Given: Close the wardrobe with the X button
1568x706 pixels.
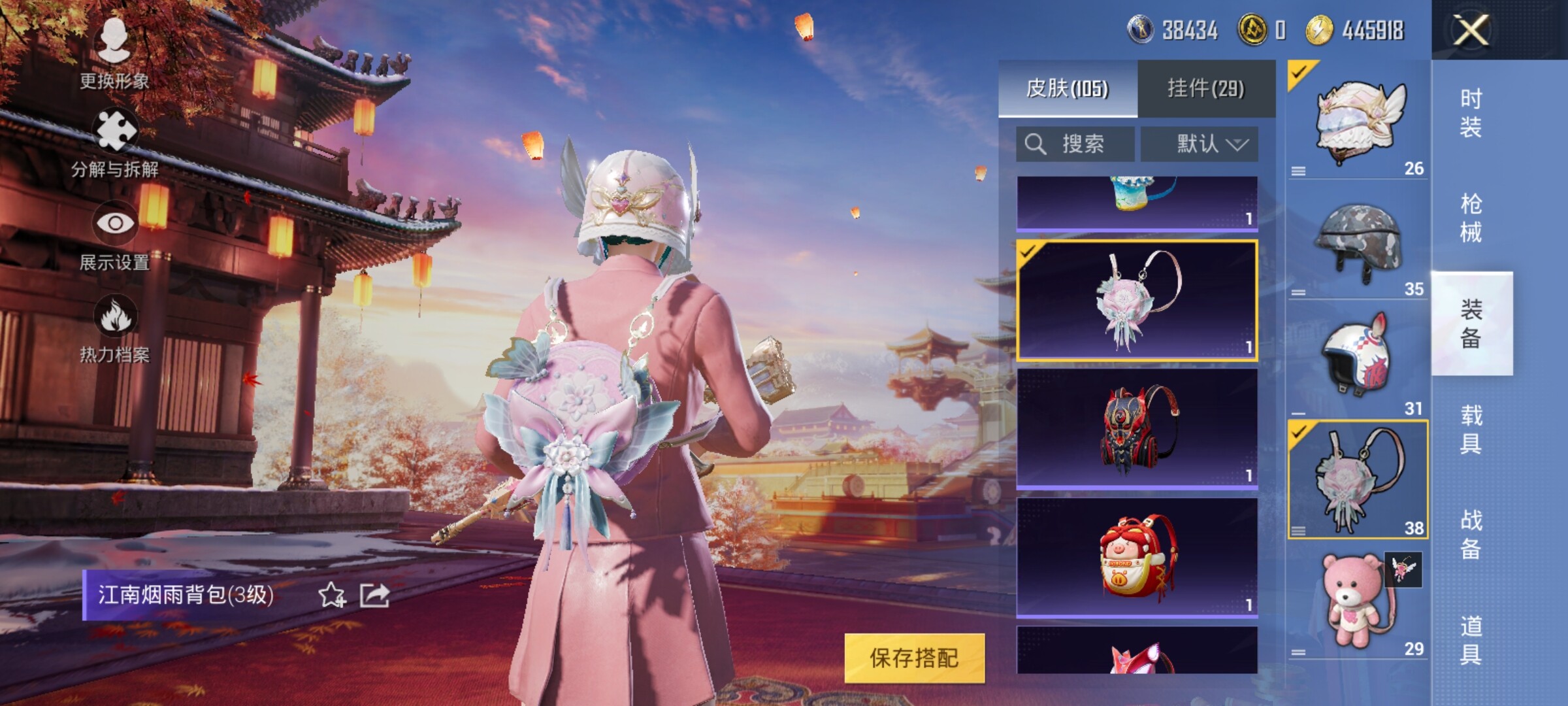Looking at the screenshot, I should point(1470,30).
